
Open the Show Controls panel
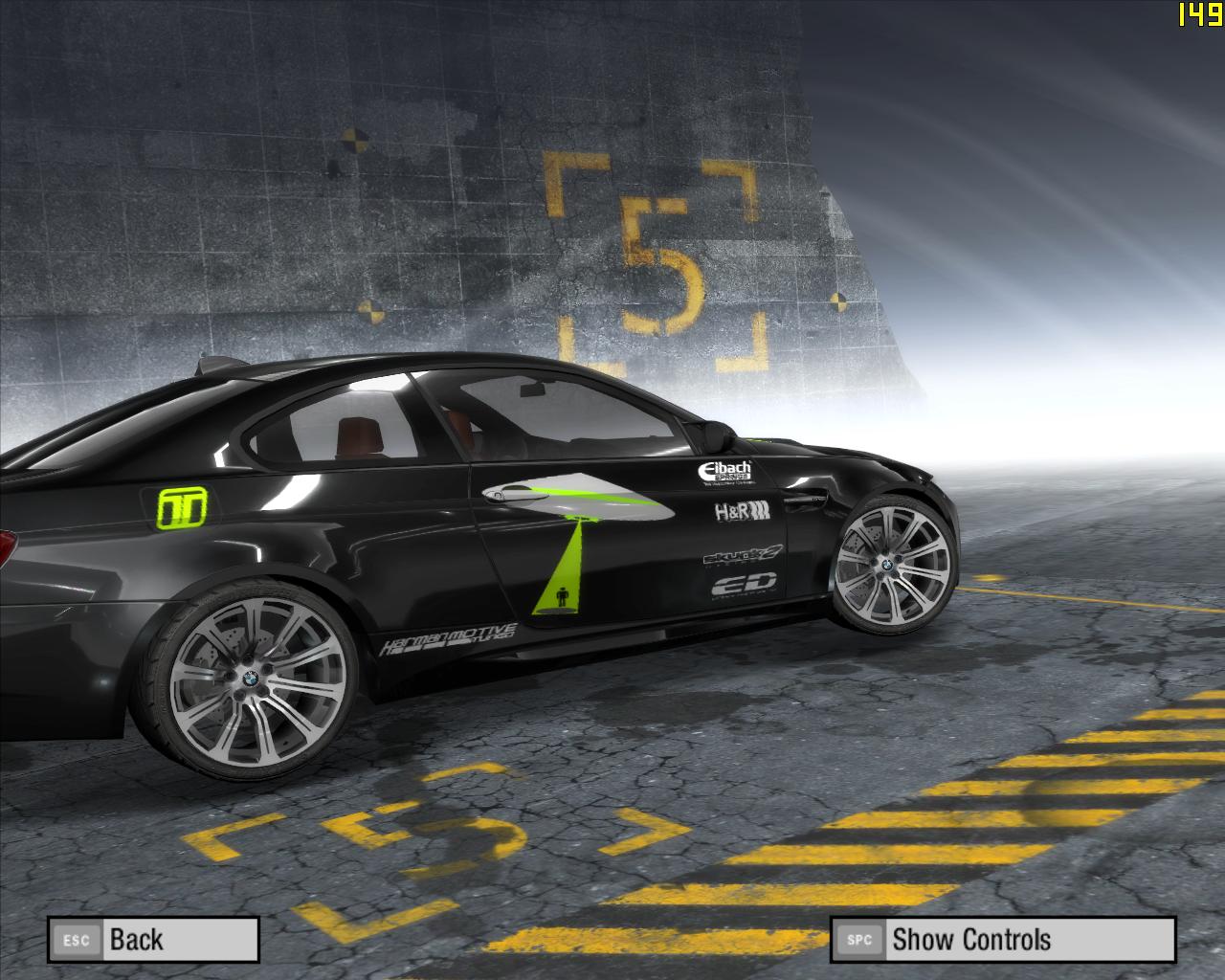point(1001,940)
